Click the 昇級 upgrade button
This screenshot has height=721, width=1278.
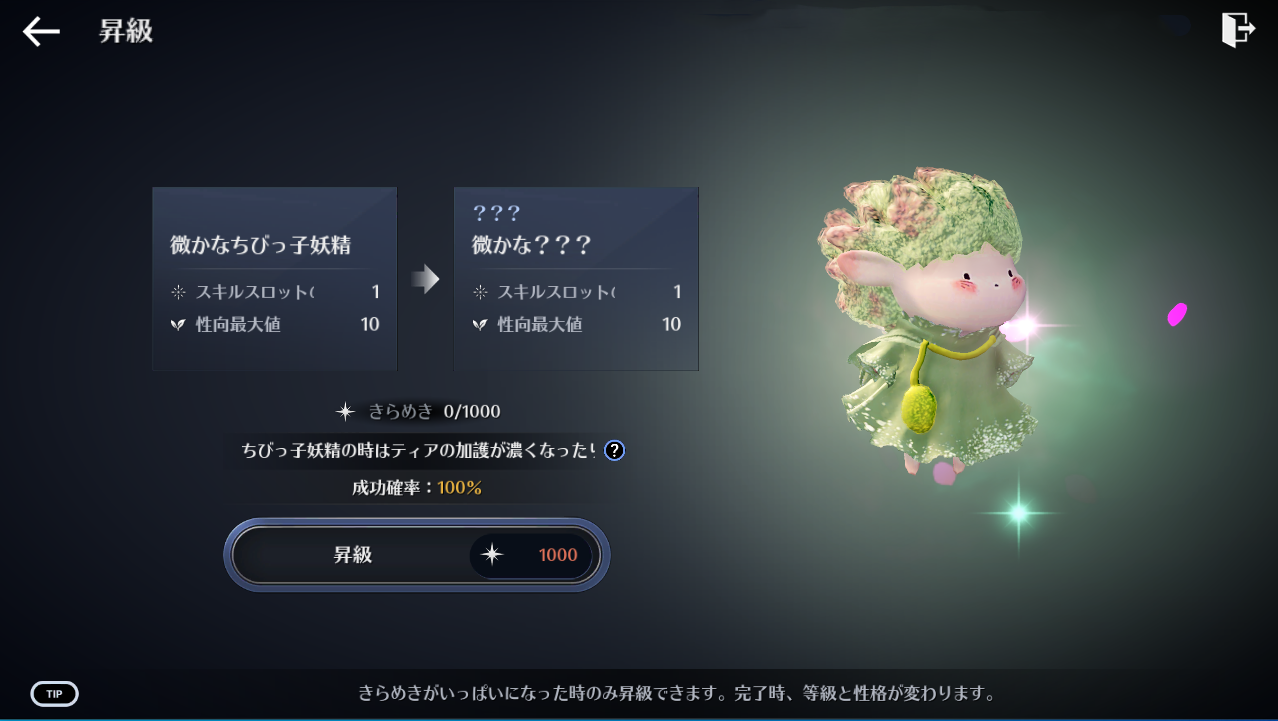[416, 555]
